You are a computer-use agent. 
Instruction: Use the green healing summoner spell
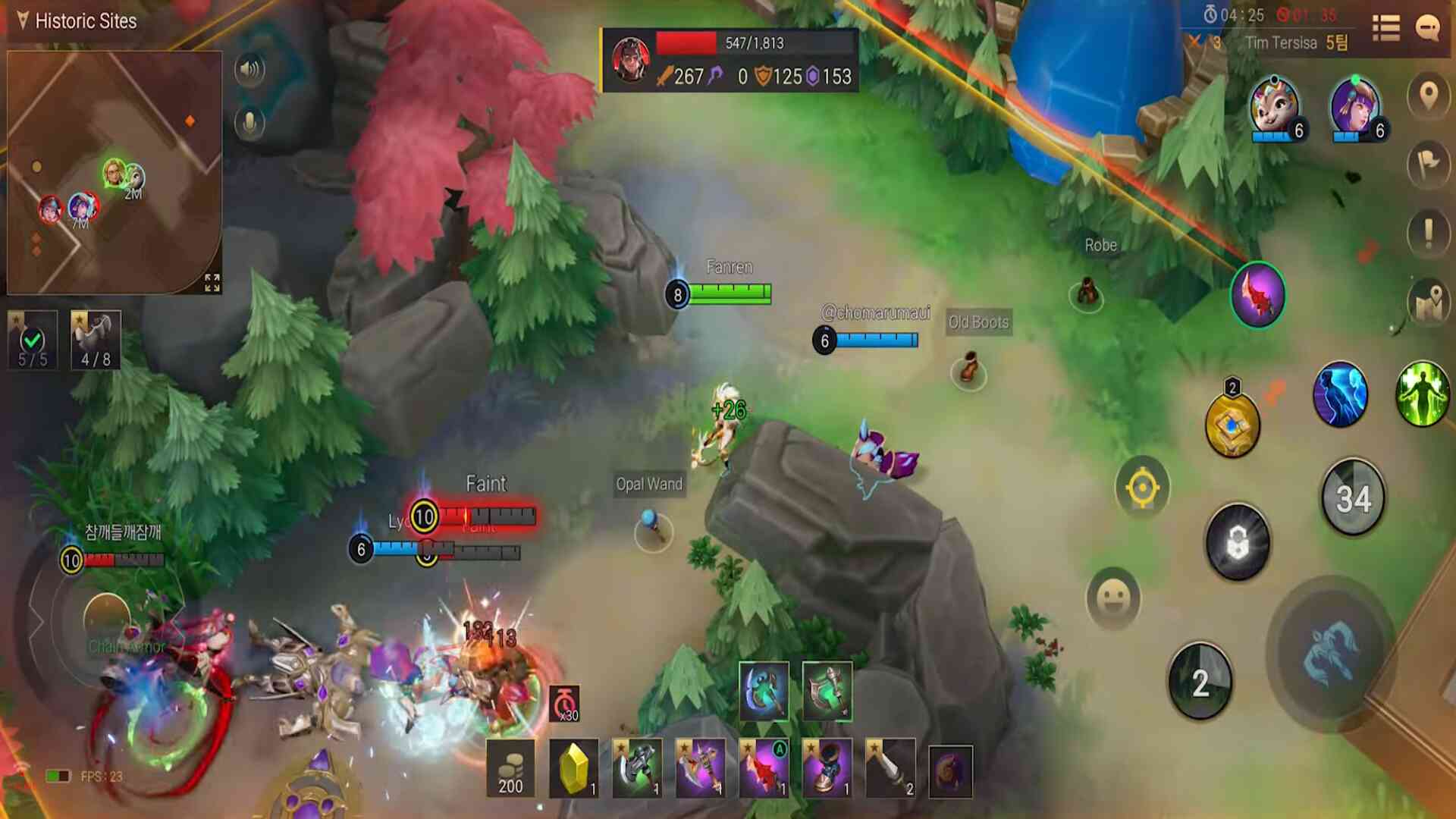click(1422, 394)
